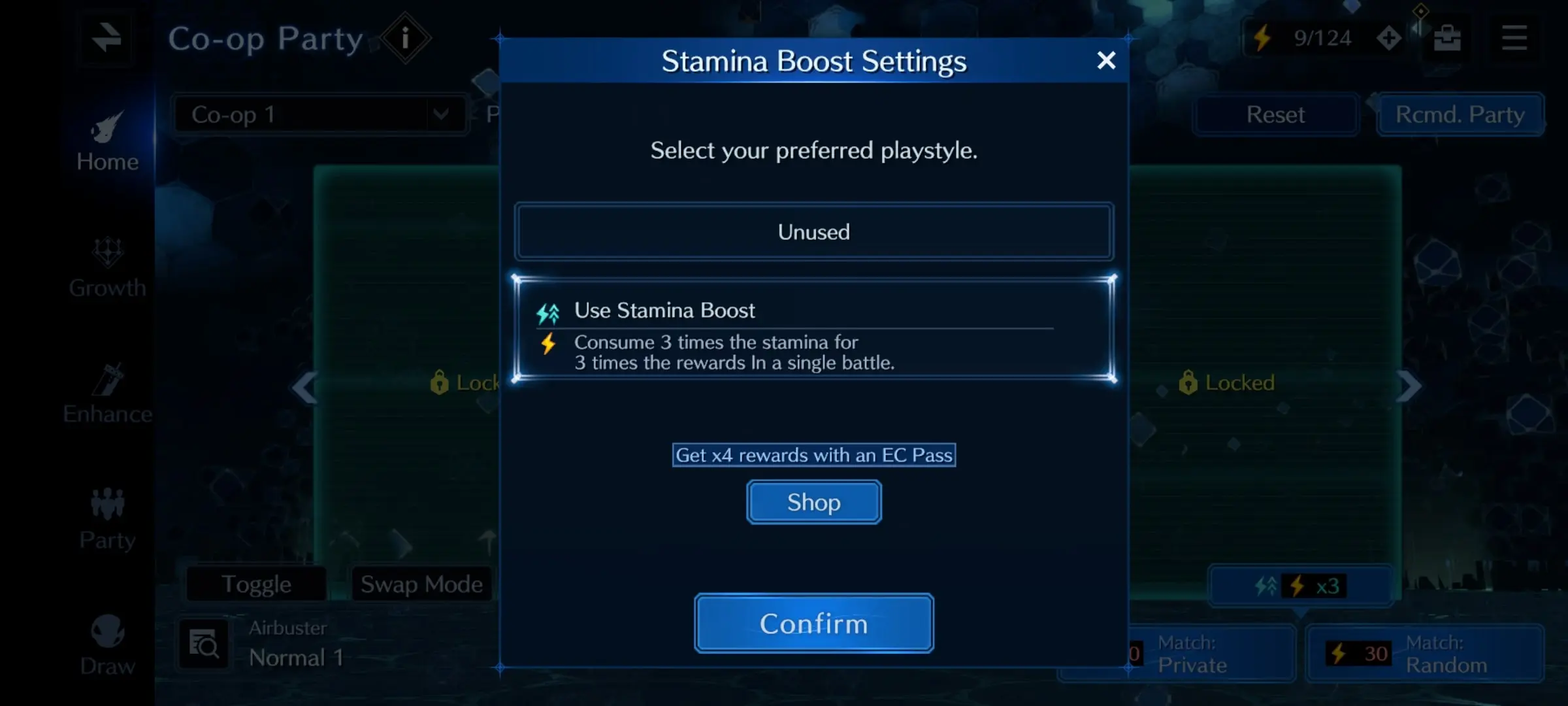Go back with the return arrow
Viewport: 1568px width, 706px height.
pos(106,38)
